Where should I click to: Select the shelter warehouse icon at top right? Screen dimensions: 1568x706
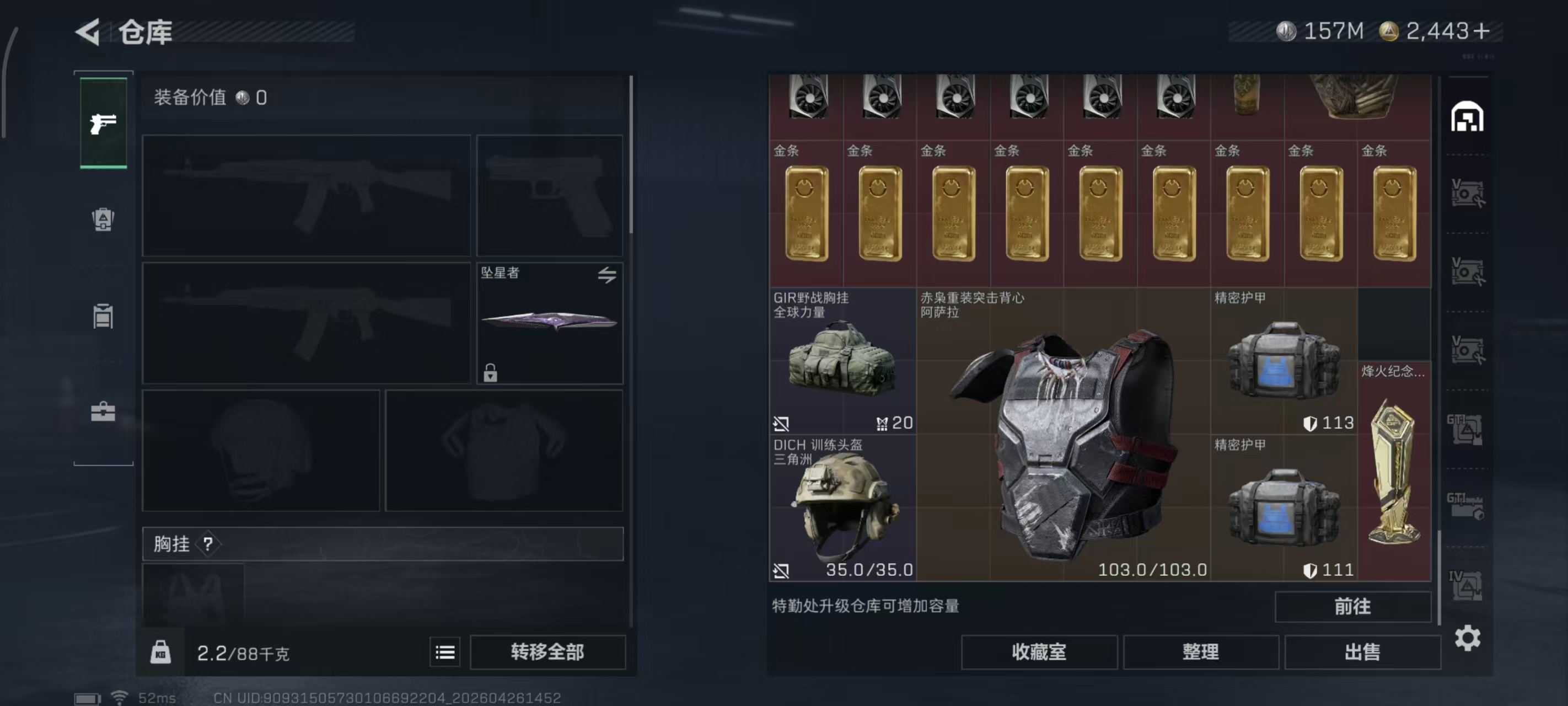1469,117
